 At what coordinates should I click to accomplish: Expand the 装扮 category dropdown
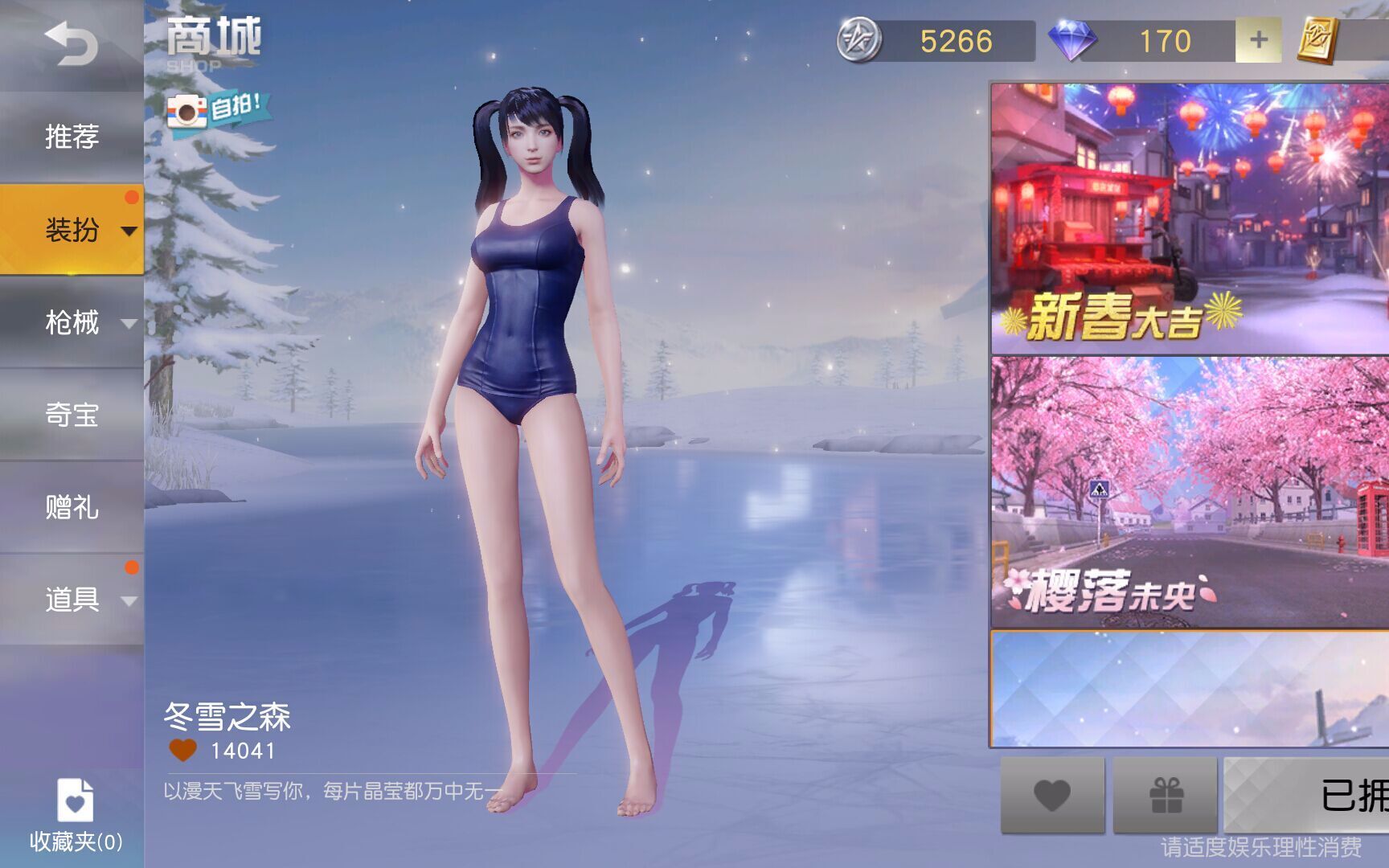(129, 231)
